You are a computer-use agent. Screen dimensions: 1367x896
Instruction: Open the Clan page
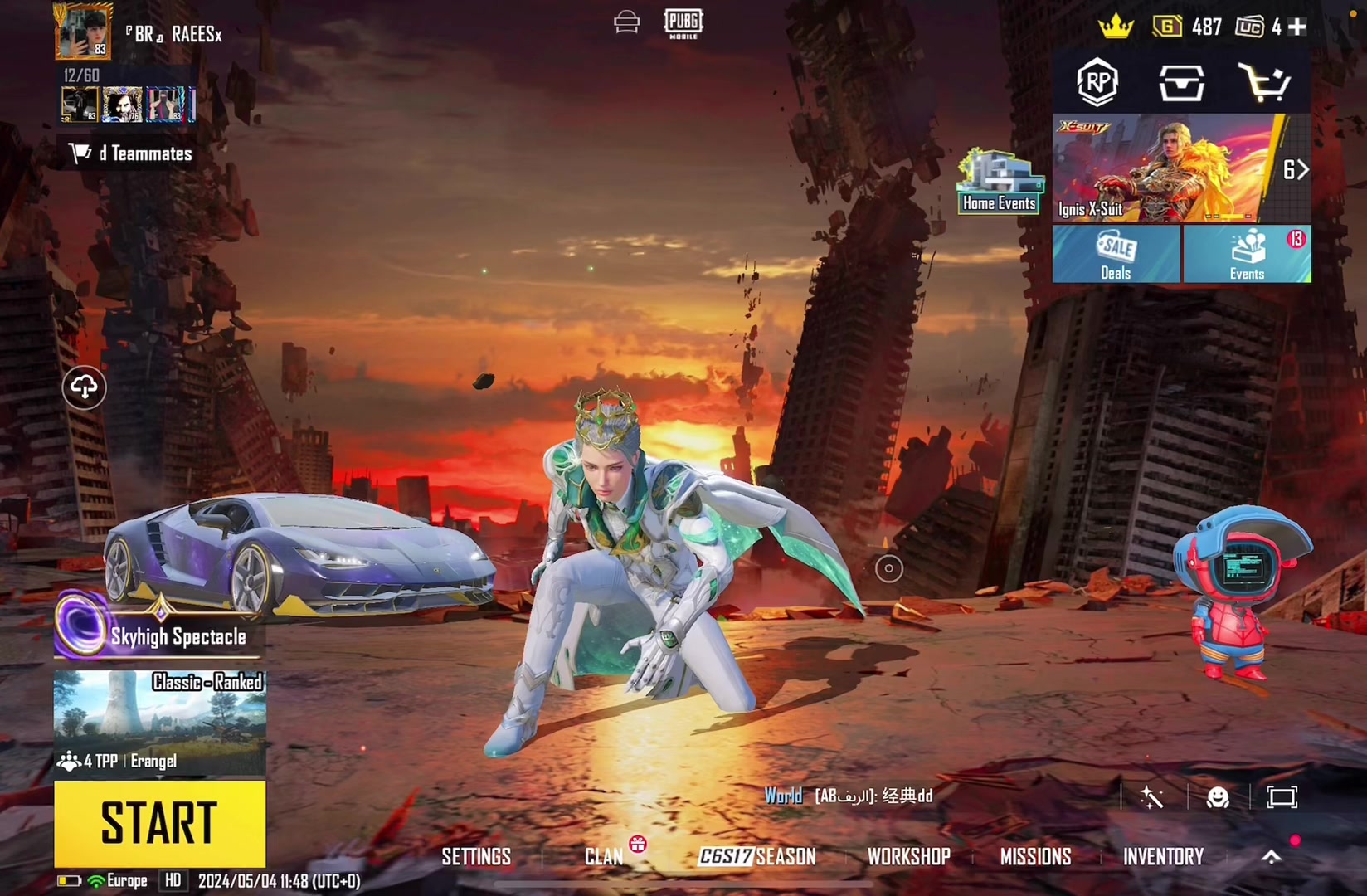[604, 856]
